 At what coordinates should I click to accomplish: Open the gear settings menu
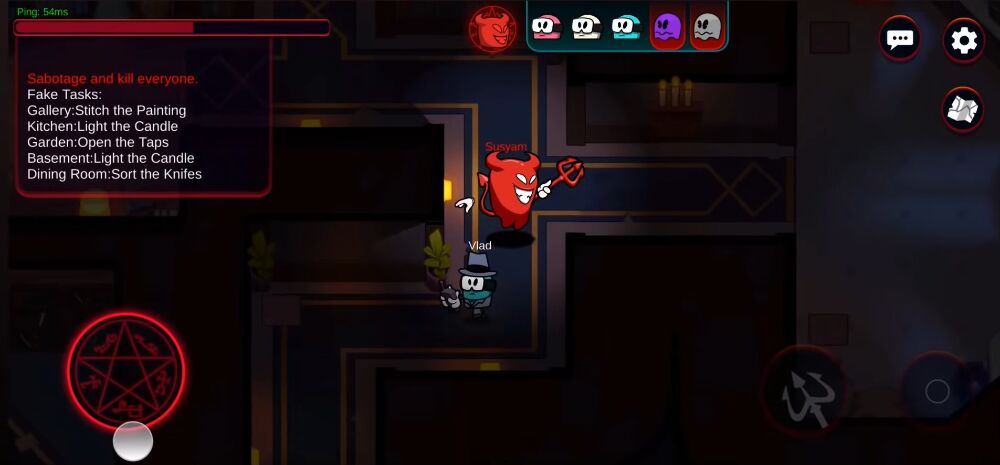(x=964, y=40)
